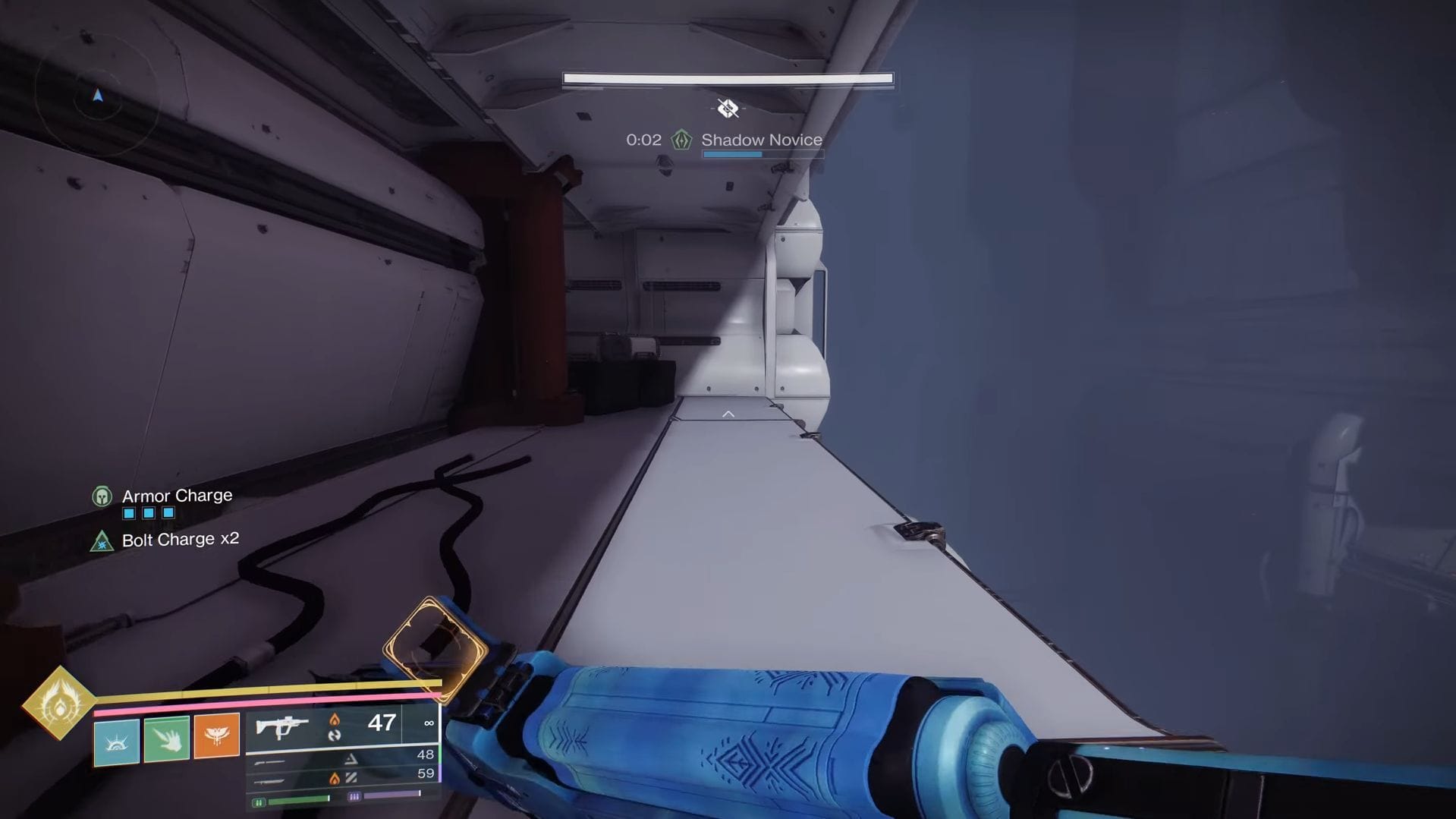Click the green enemy rank icon beside Shadow Novice
This screenshot has height=819, width=1456.
682,140
